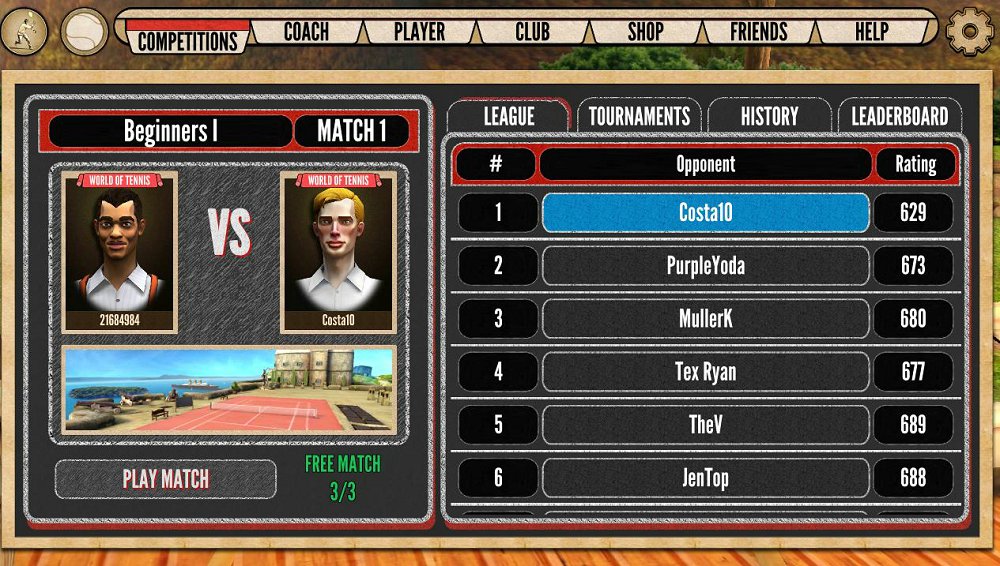Screen dimensions: 1000x566
Task: Click the tennis player icon button
Action: pyautogui.click(x=25, y=31)
